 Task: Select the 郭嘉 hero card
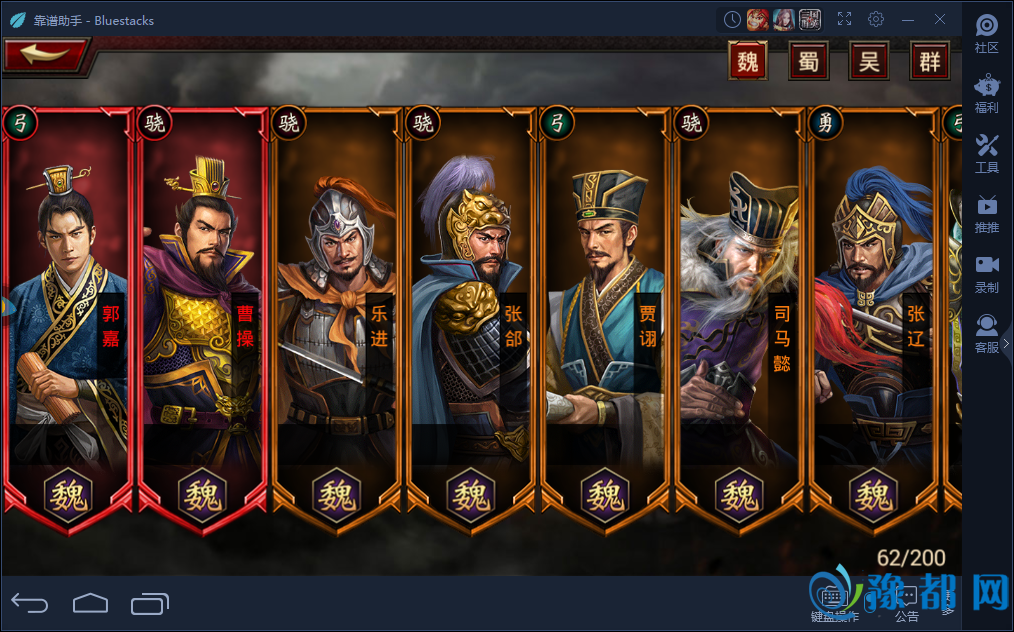point(68,320)
